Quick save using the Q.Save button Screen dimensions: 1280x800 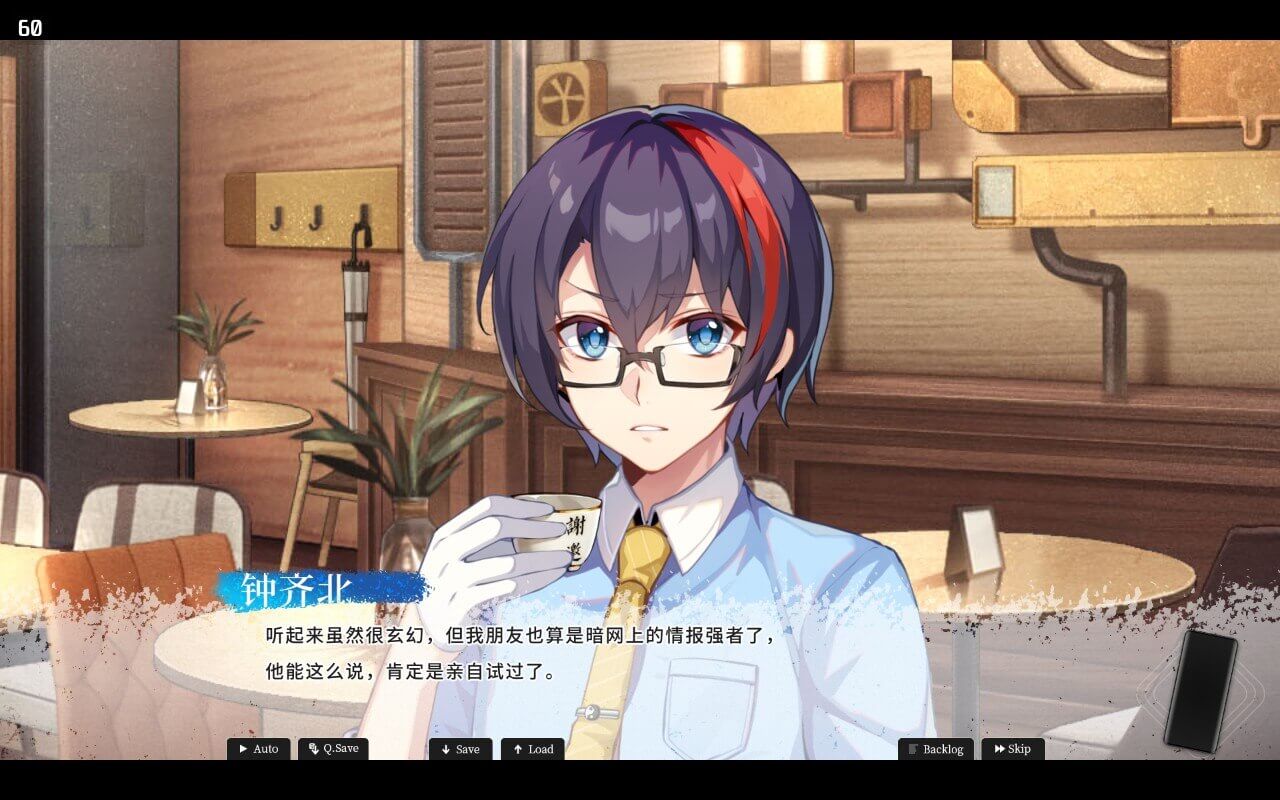[333, 747]
